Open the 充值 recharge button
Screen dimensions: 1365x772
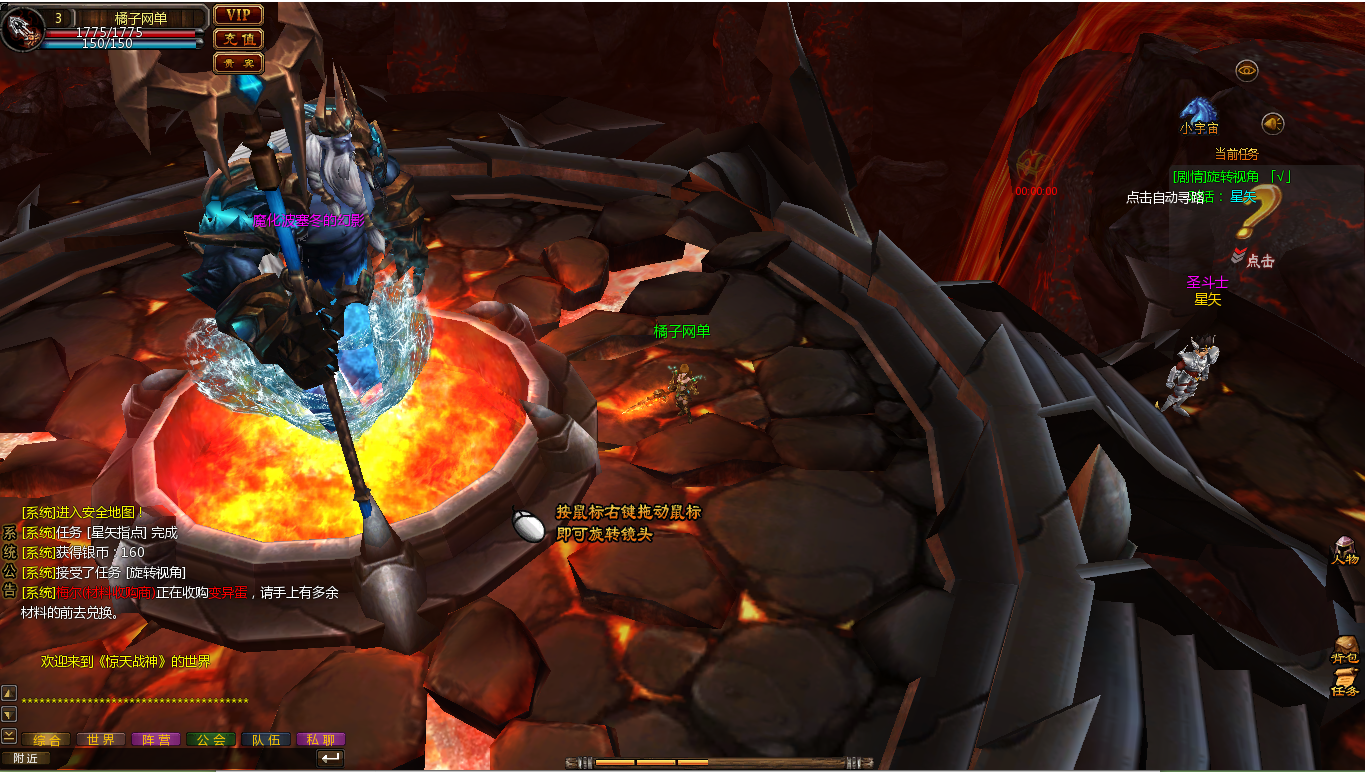tap(238, 39)
